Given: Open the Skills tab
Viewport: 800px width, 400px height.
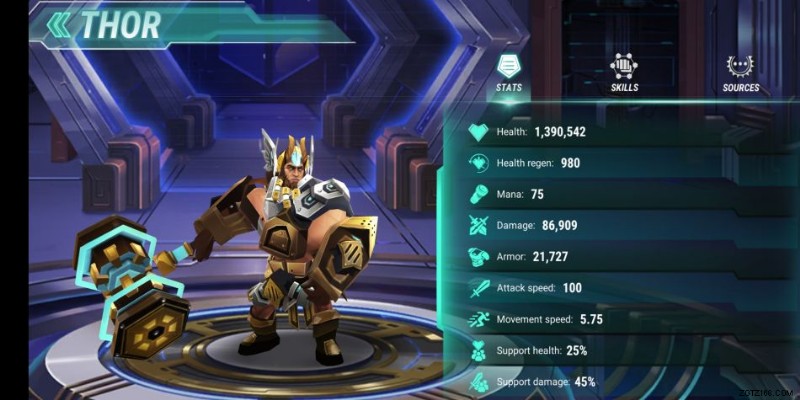Looking at the screenshot, I should coord(624,73).
